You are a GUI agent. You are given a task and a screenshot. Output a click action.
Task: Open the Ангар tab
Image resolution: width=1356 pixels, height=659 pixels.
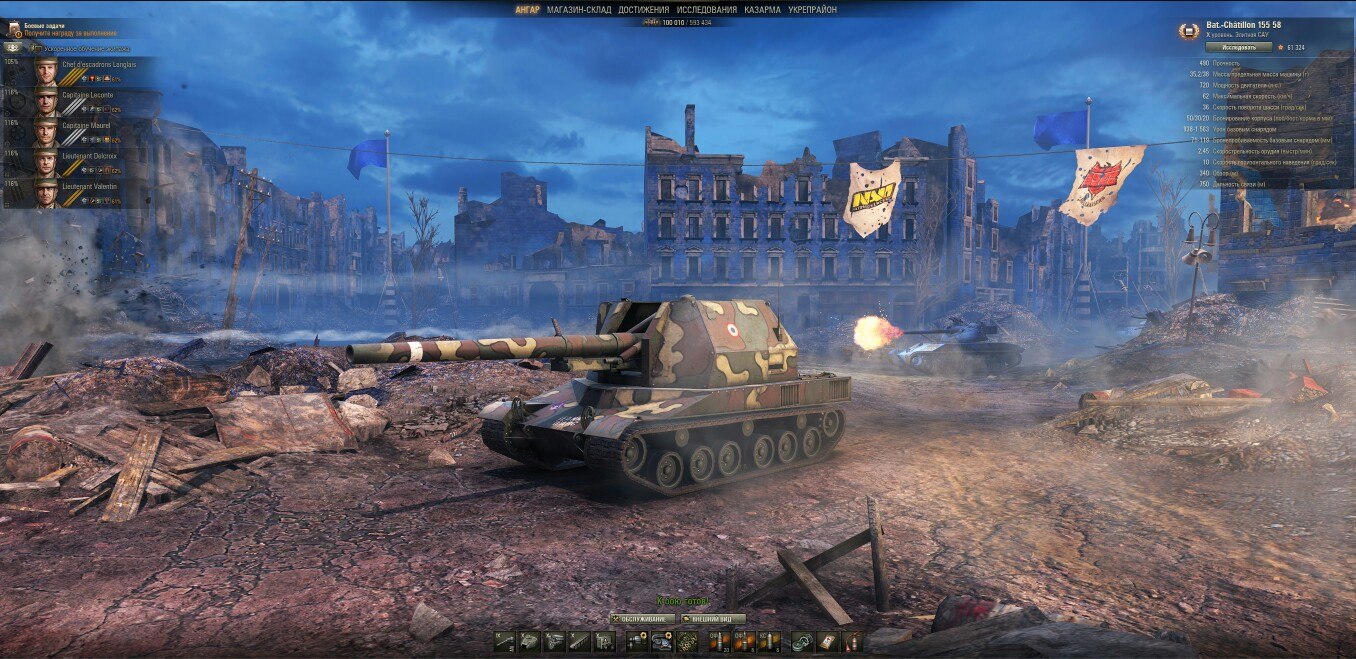pos(527,10)
